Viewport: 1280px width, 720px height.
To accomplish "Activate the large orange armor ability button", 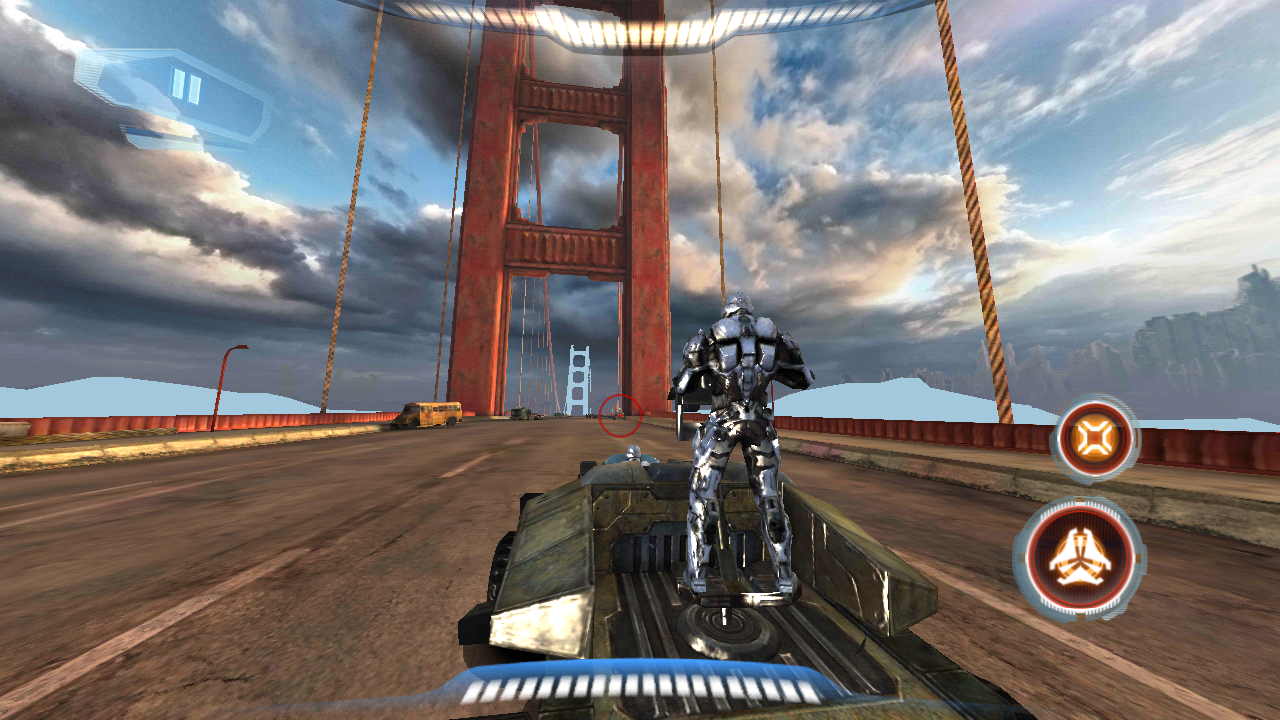I will [1080, 558].
